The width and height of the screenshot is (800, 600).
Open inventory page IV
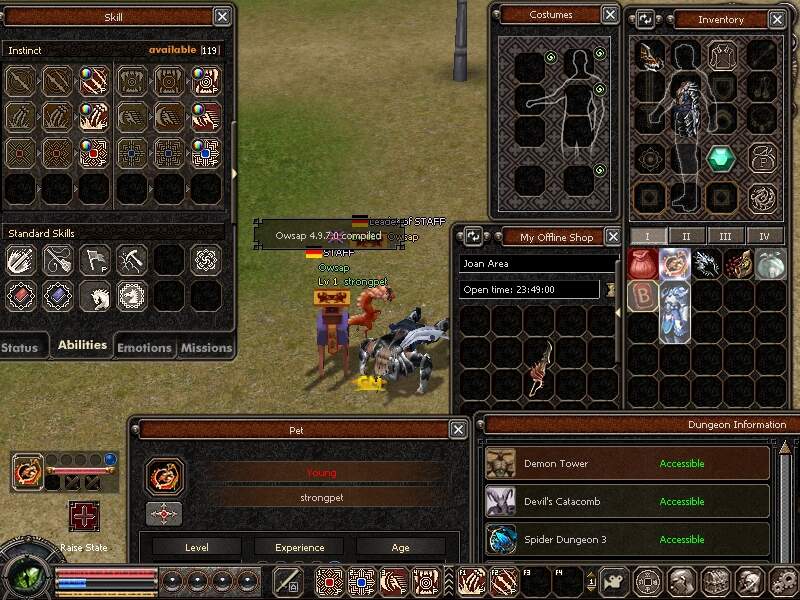coord(764,236)
